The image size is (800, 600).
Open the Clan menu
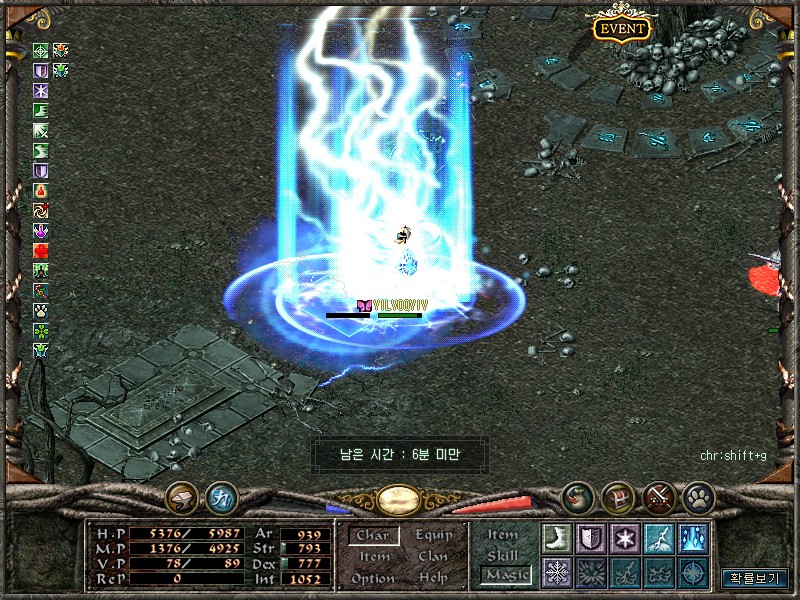point(433,557)
